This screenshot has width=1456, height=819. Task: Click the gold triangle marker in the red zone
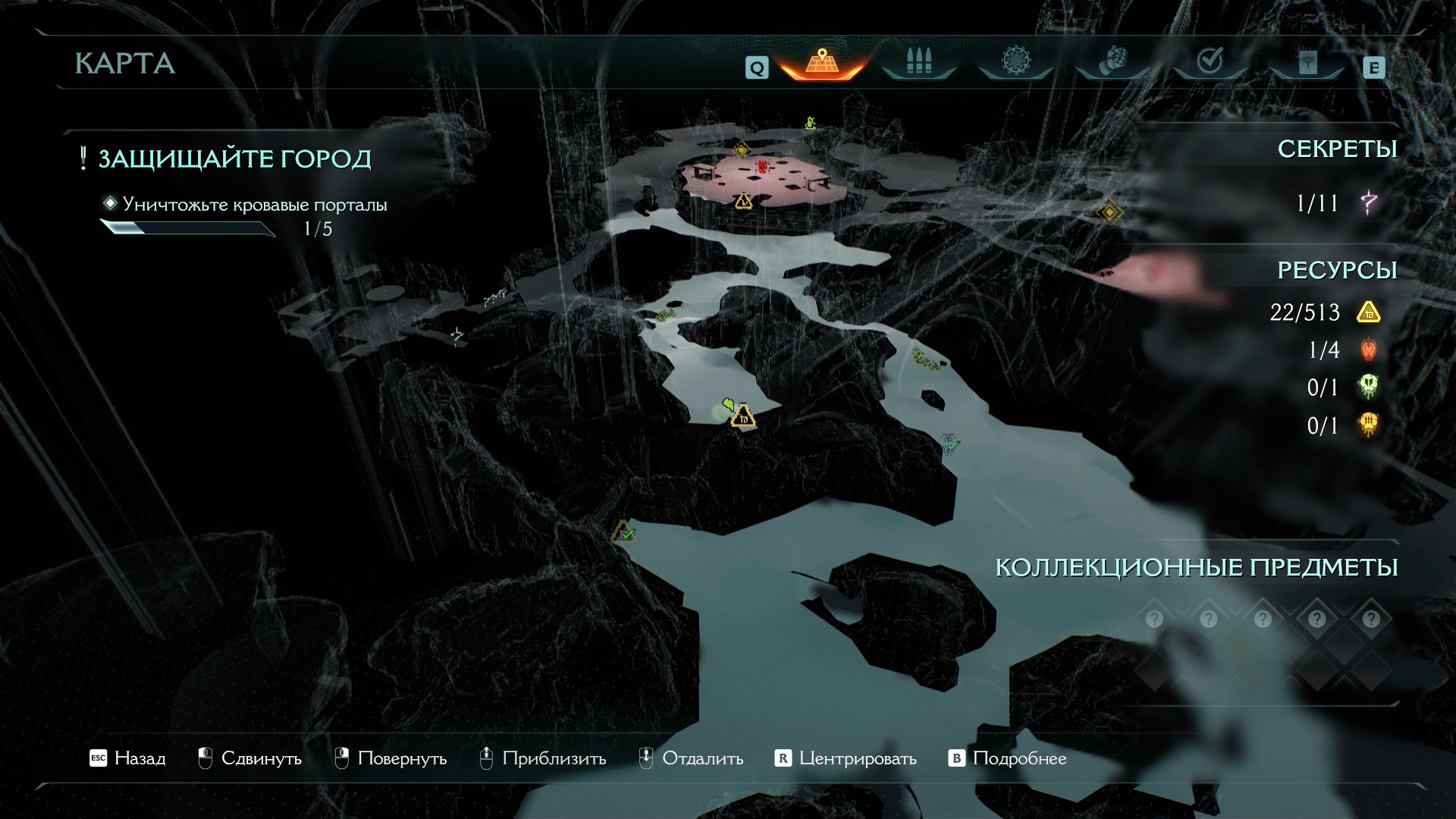(742, 201)
